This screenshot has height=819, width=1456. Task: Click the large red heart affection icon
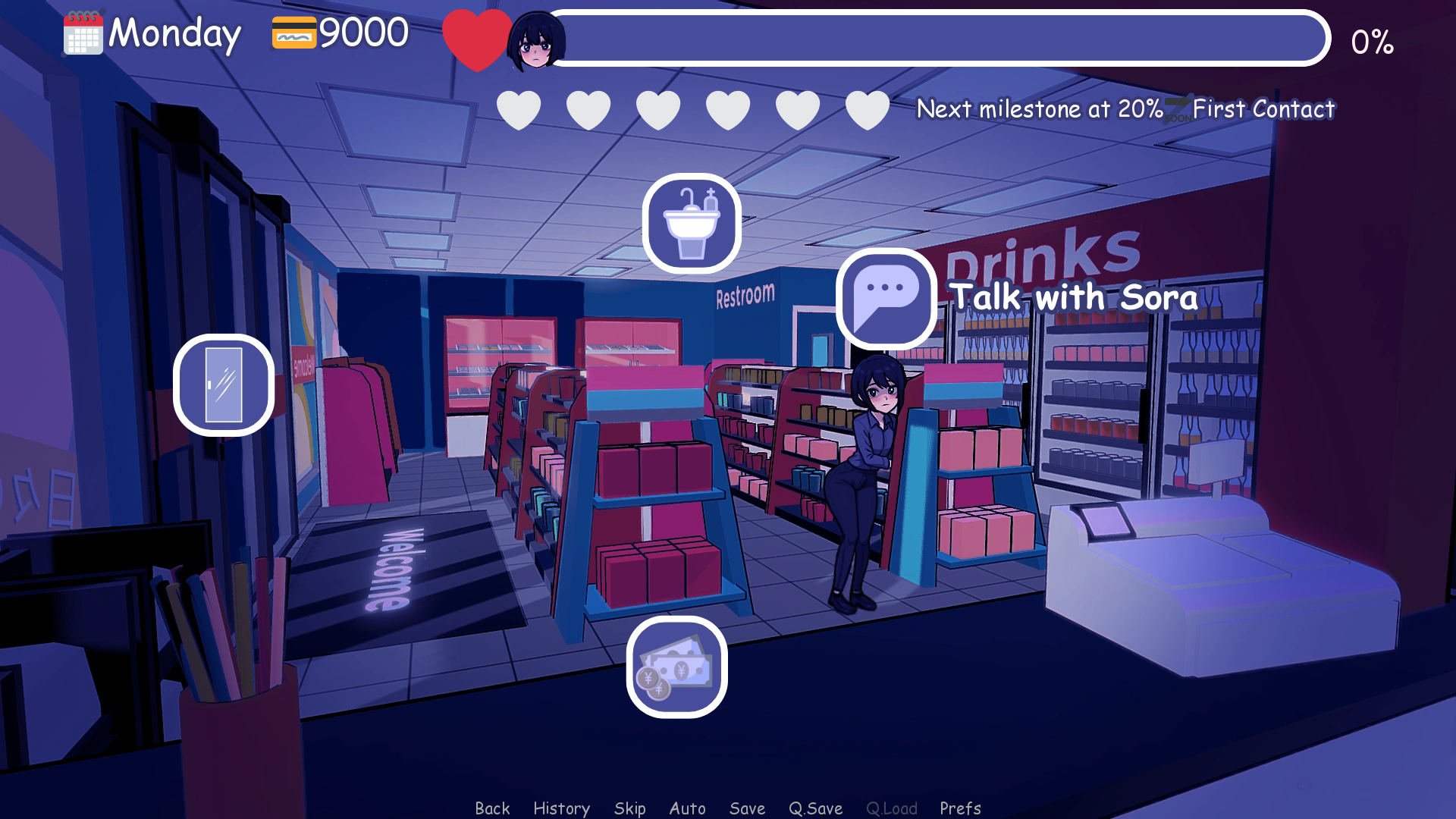[x=478, y=36]
